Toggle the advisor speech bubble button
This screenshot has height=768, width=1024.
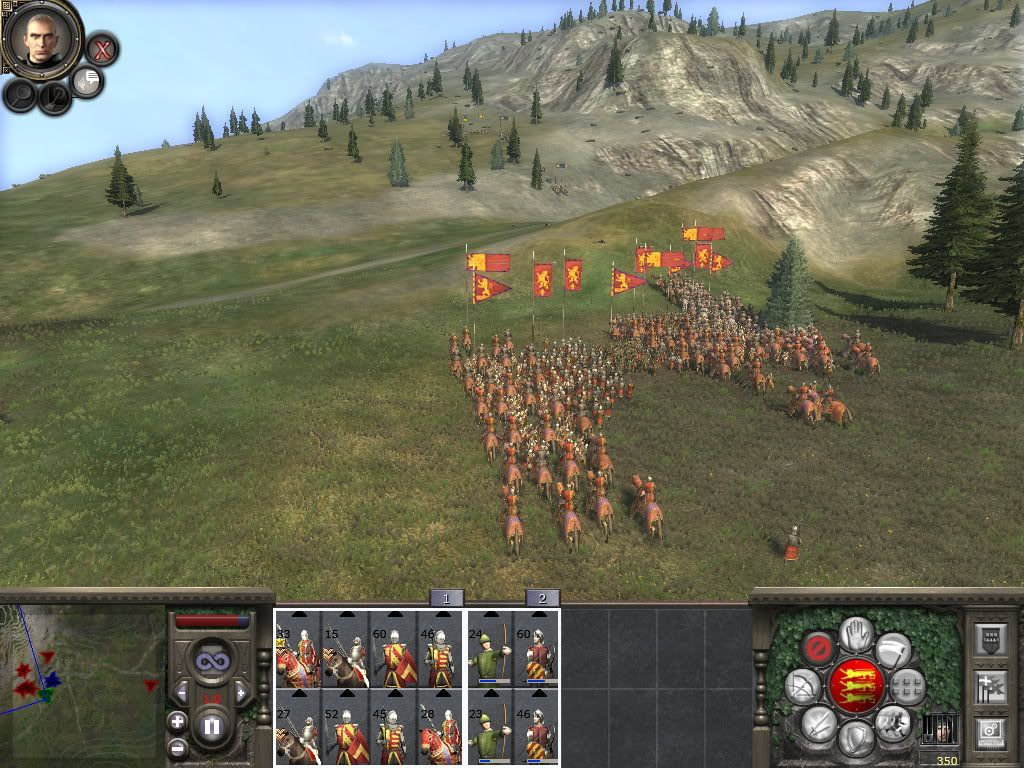[88, 81]
